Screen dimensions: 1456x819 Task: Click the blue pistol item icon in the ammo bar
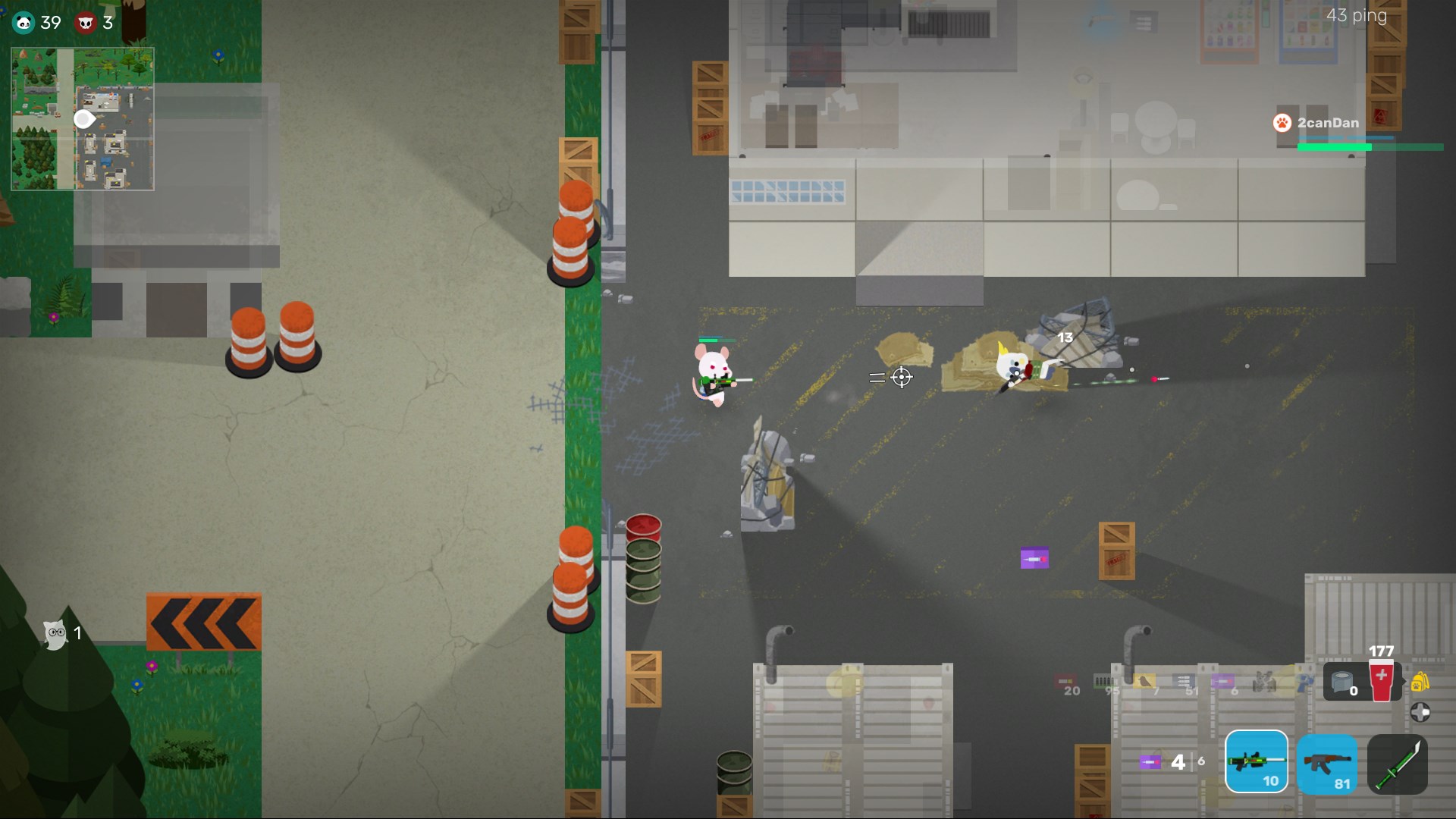tap(1306, 683)
